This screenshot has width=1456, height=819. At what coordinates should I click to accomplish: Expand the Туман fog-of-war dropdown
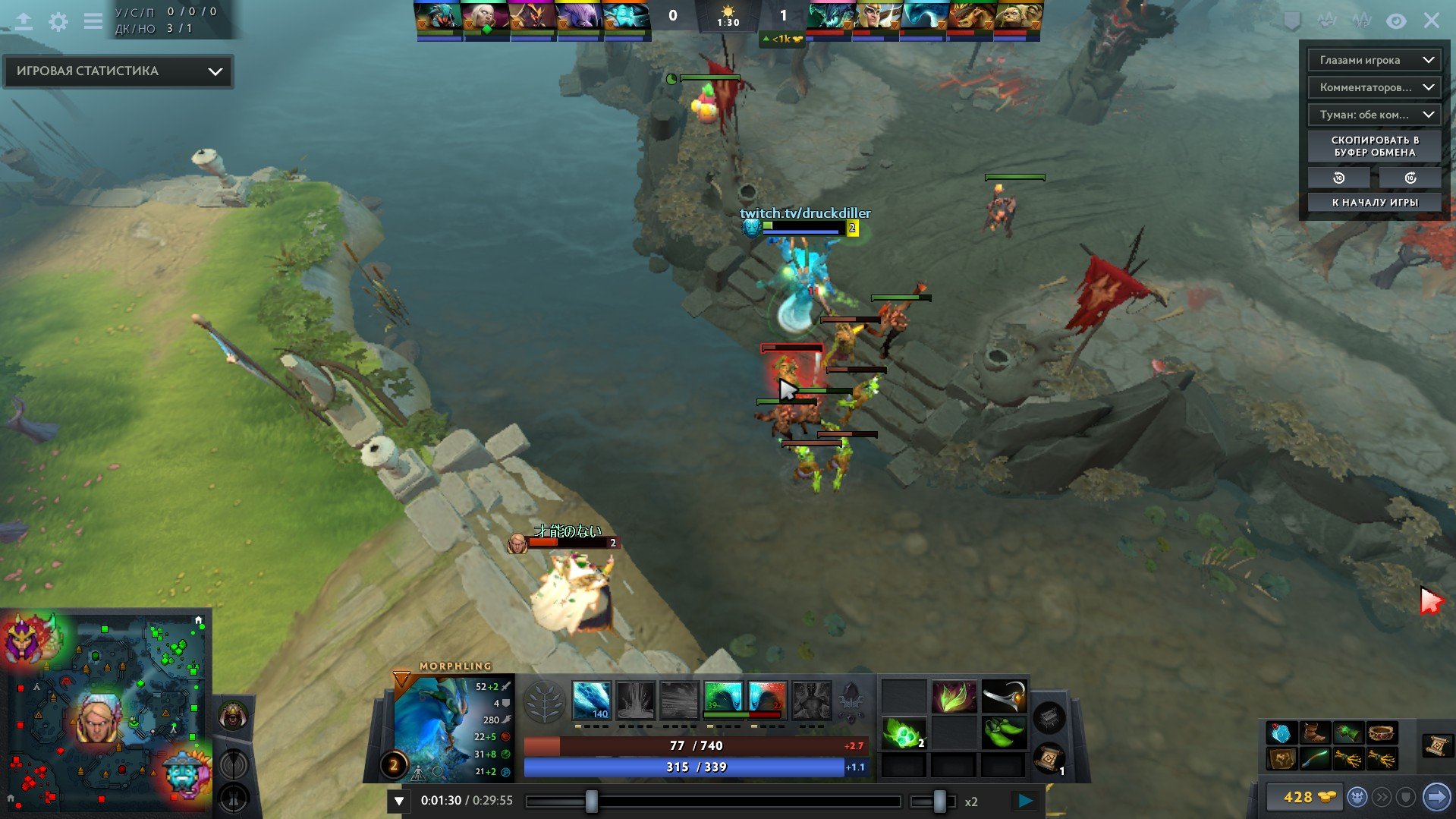point(1373,115)
